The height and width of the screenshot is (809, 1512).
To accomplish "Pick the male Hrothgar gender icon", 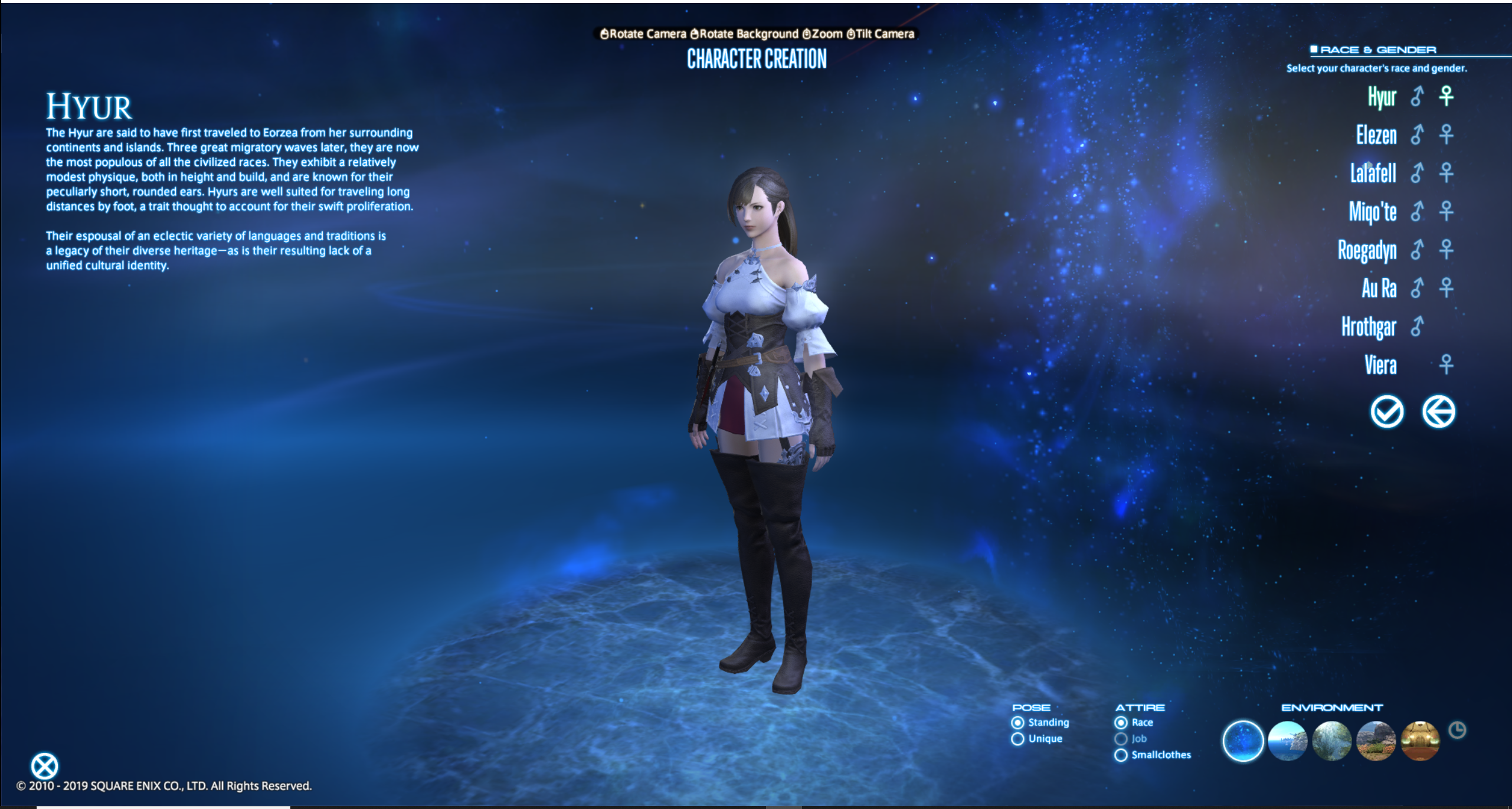I will click(x=1417, y=326).
